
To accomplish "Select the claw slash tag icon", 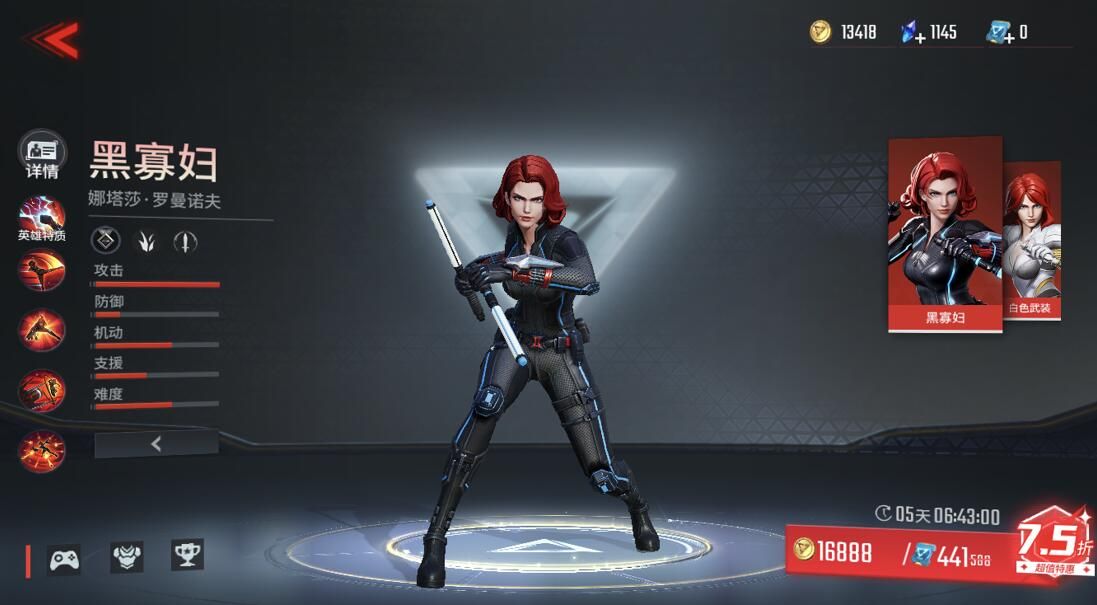I will [x=146, y=240].
